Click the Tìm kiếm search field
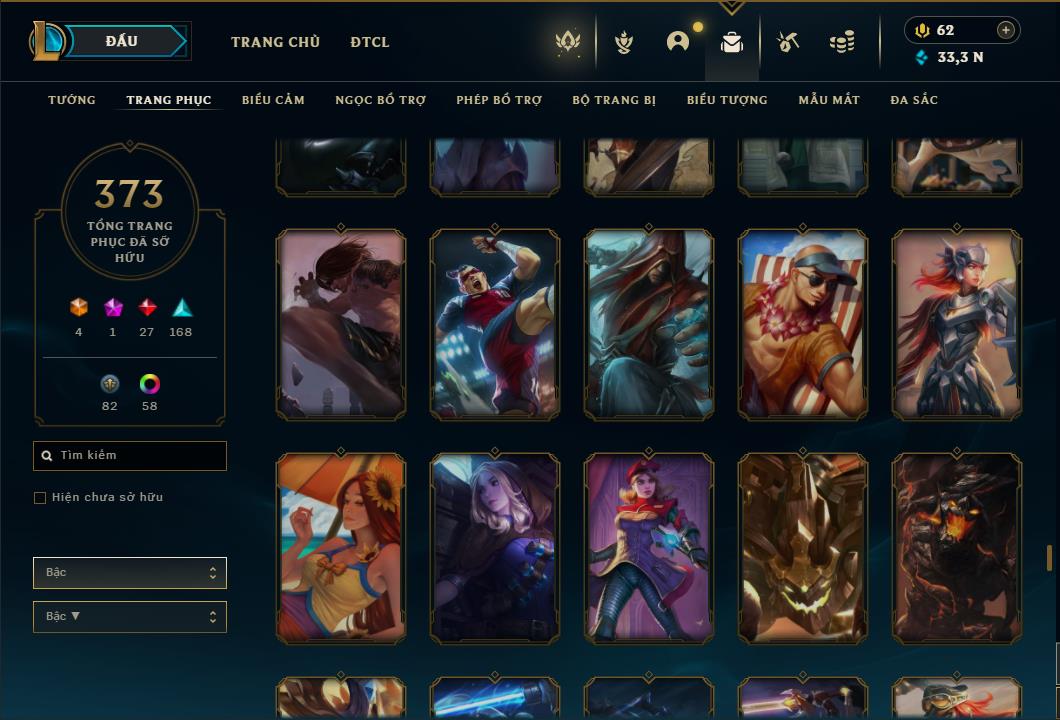The width and height of the screenshot is (1060, 720). coord(130,456)
